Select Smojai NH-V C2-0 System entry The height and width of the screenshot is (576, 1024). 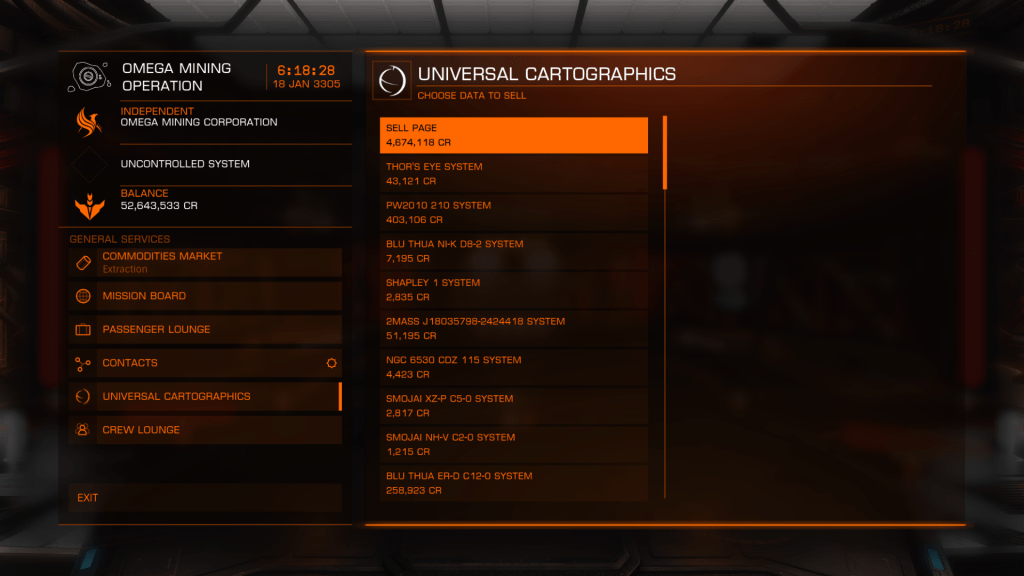pos(514,444)
